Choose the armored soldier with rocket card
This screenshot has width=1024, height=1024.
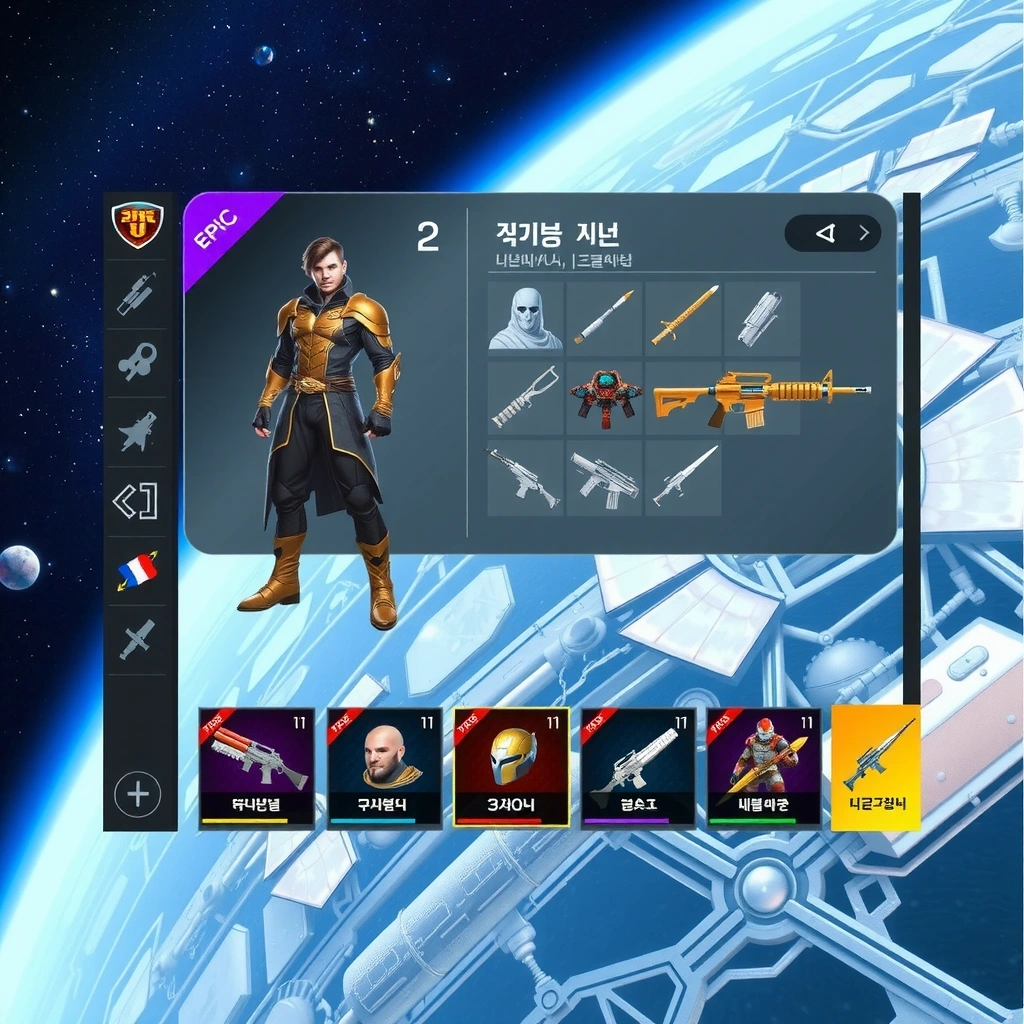[764, 767]
